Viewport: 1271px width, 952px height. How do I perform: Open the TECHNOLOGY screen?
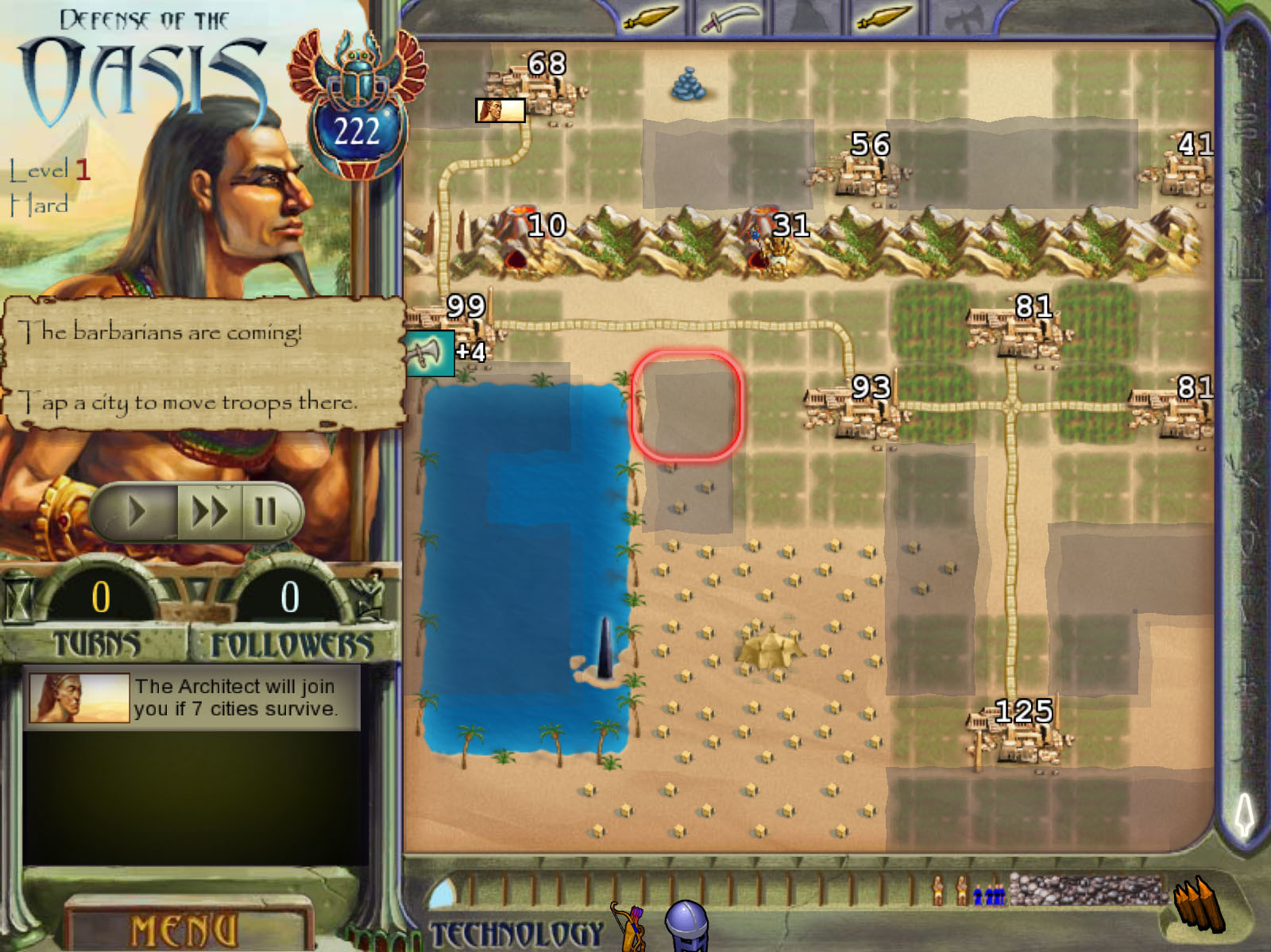coord(516,929)
